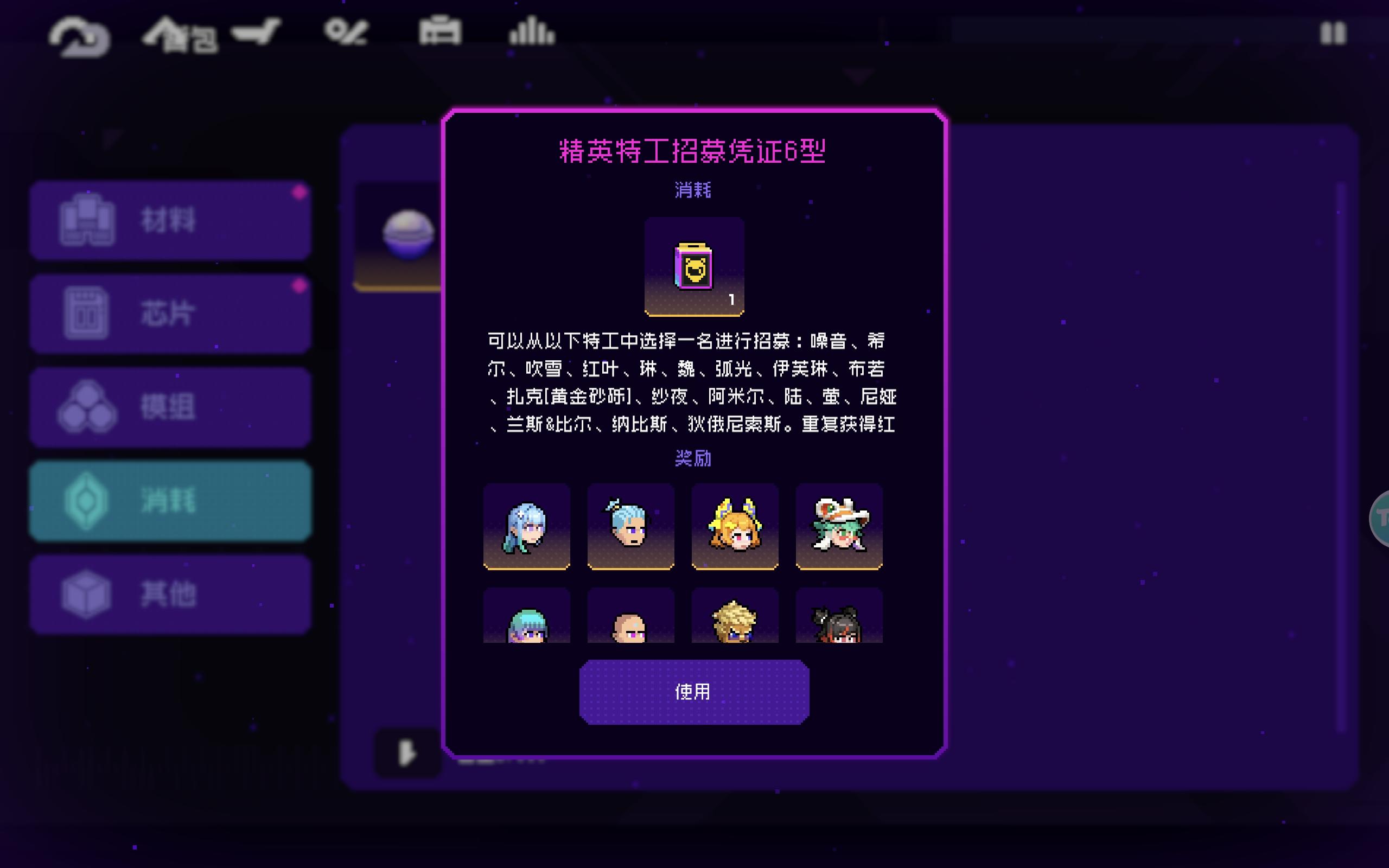Click the recruitment voucher item icon in the dialog
Image resolution: width=1389 pixels, height=868 pixels.
coord(693,265)
